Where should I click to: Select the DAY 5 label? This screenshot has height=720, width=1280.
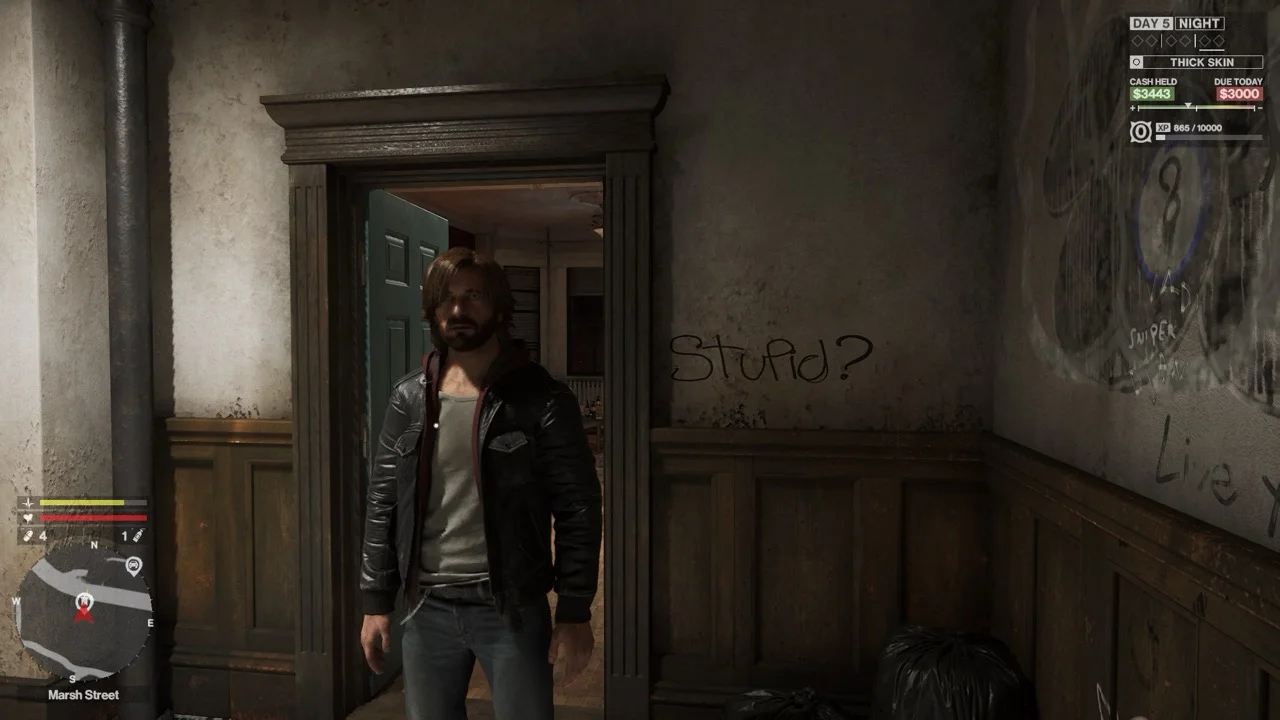coord(1152,24)
